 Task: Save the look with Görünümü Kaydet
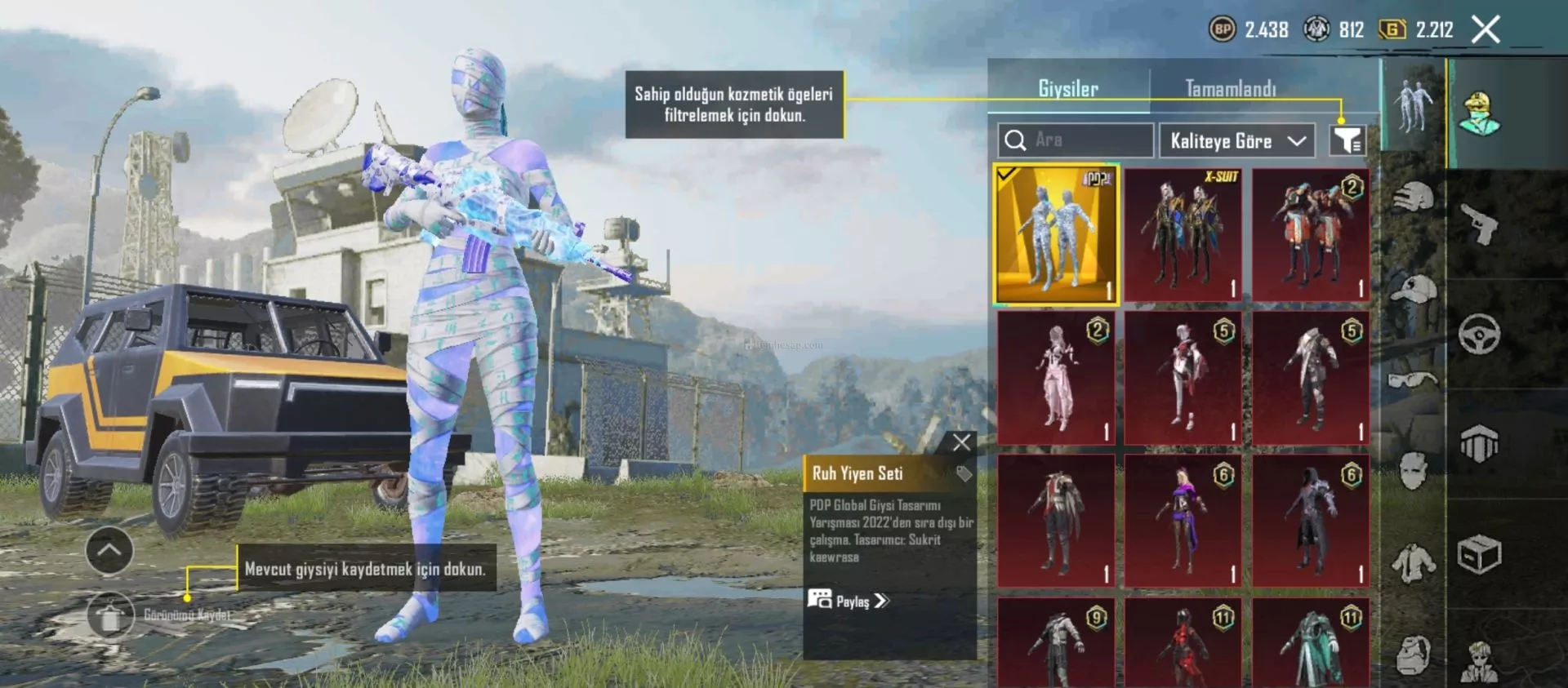click(111, 616)
